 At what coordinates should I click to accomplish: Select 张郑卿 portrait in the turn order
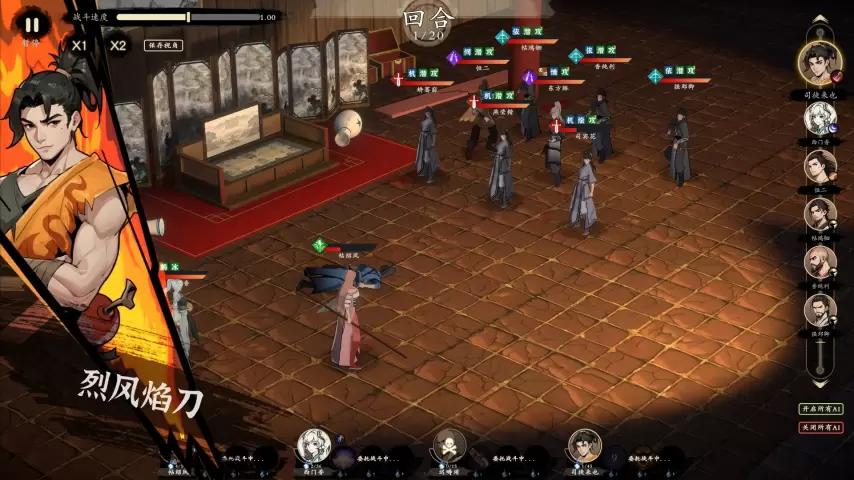click(x=820, y=310)
